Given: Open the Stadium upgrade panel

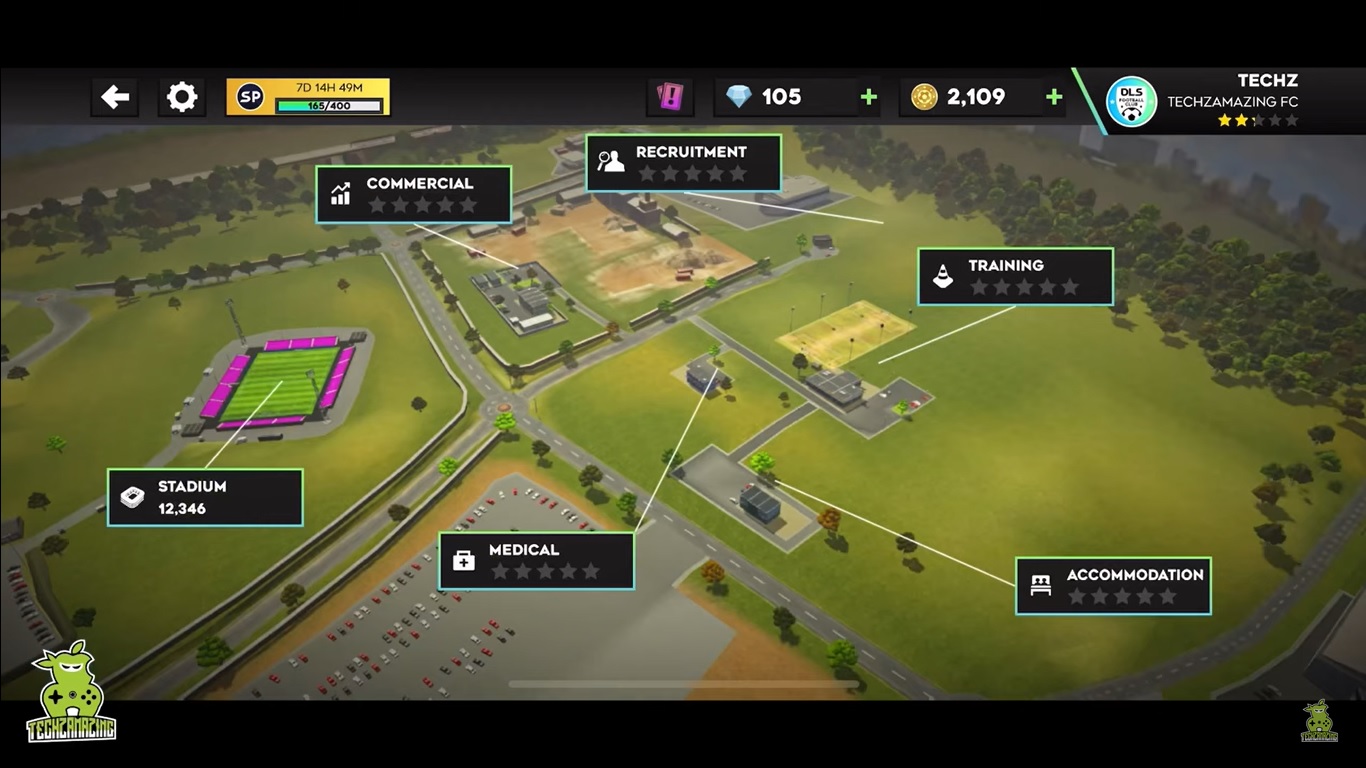Looking at the screenshot, I should [x=205, y=497].
